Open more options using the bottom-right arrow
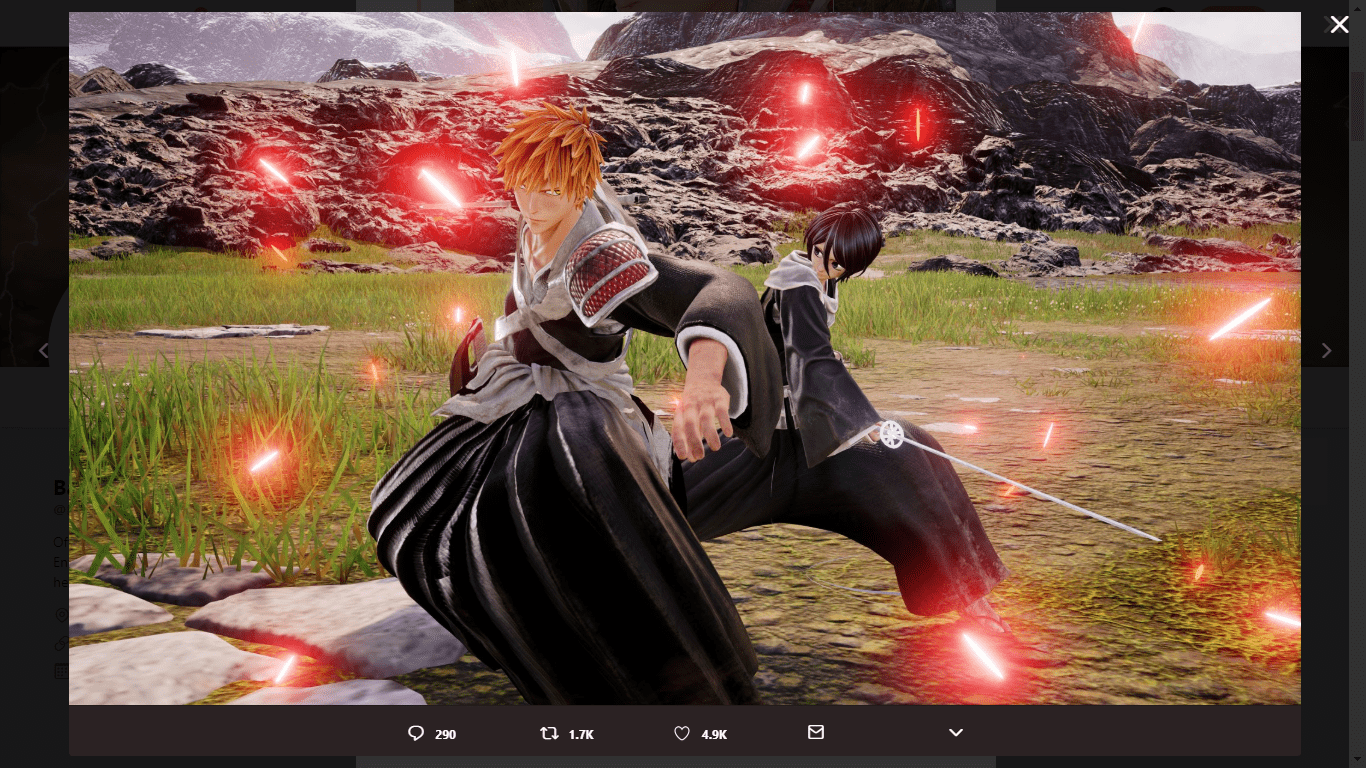 pyautogui.click(x=956, y=733)
